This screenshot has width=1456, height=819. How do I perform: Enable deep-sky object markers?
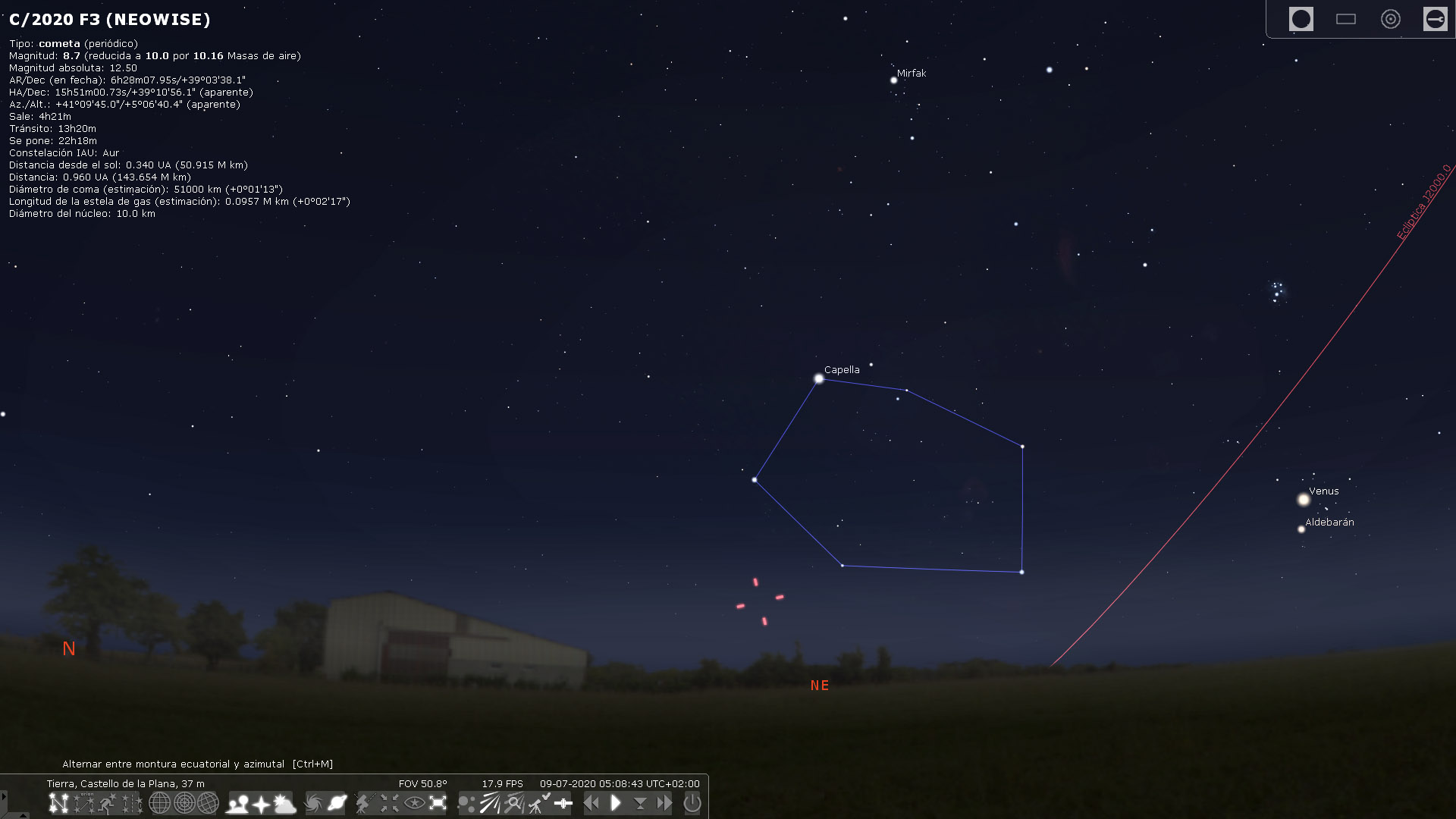click(x=313, y=803)
